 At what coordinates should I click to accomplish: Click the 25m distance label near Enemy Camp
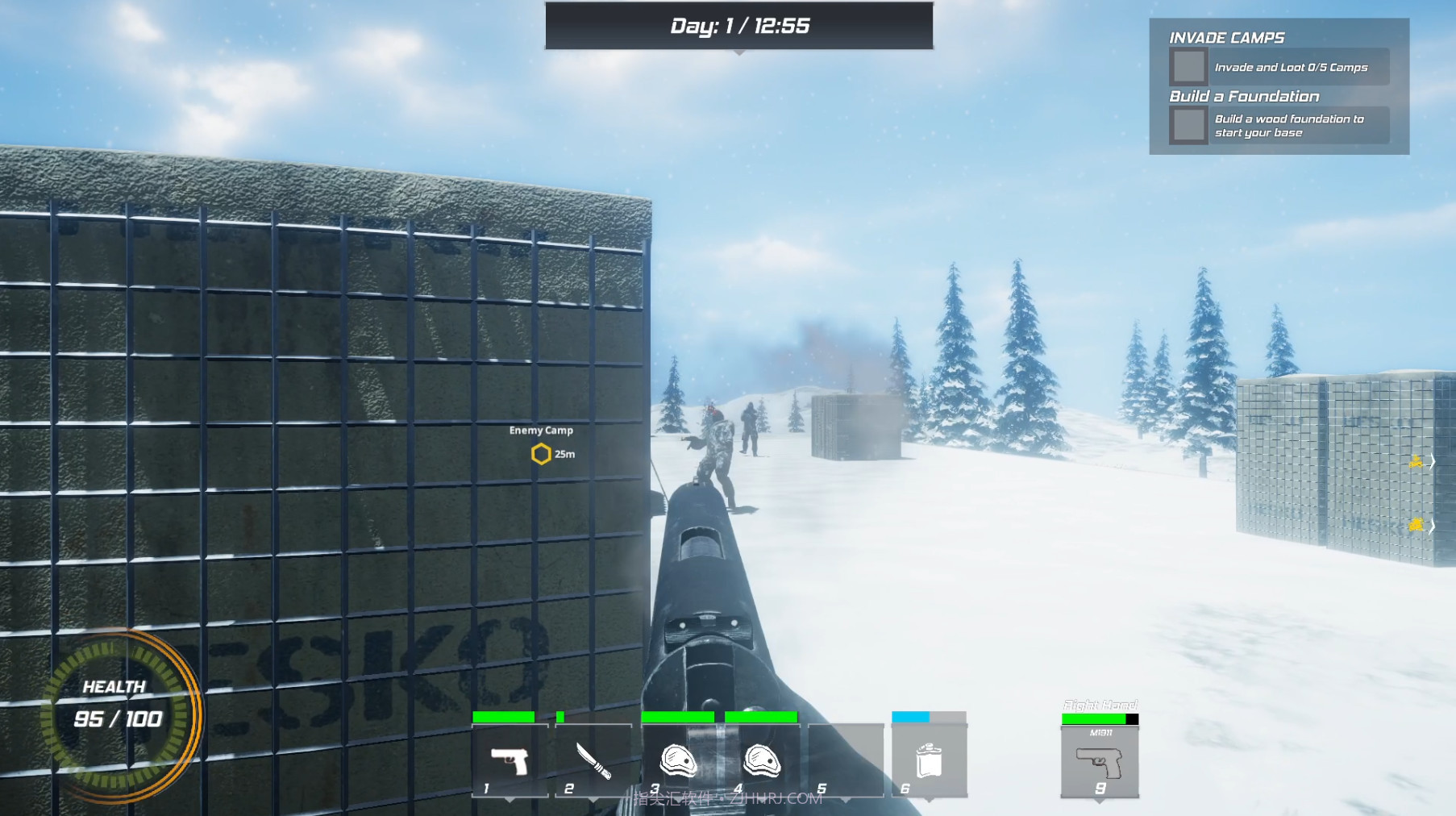click(564, 453)
